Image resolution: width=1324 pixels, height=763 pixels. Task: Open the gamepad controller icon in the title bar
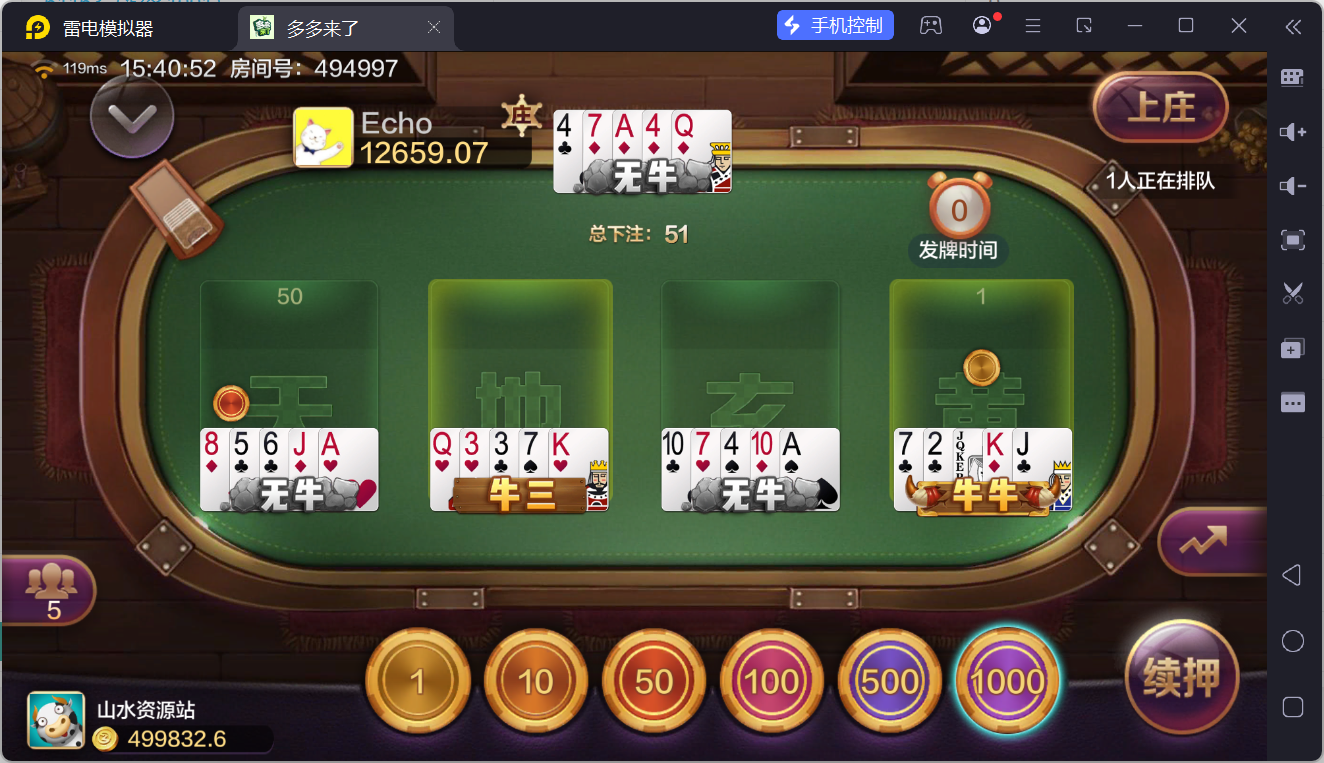point(931,25)
